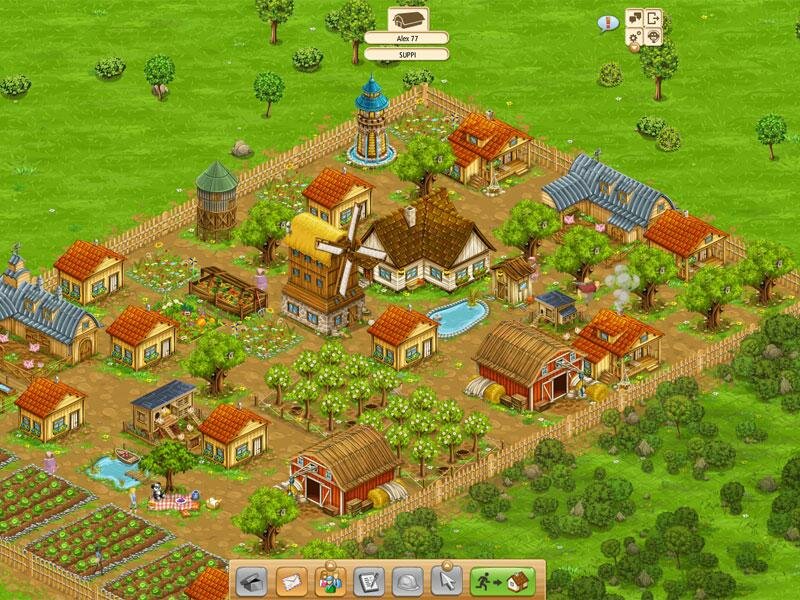
Task: Open the gear settings icon
Action: pyautogui.click(x=635, y=37)
